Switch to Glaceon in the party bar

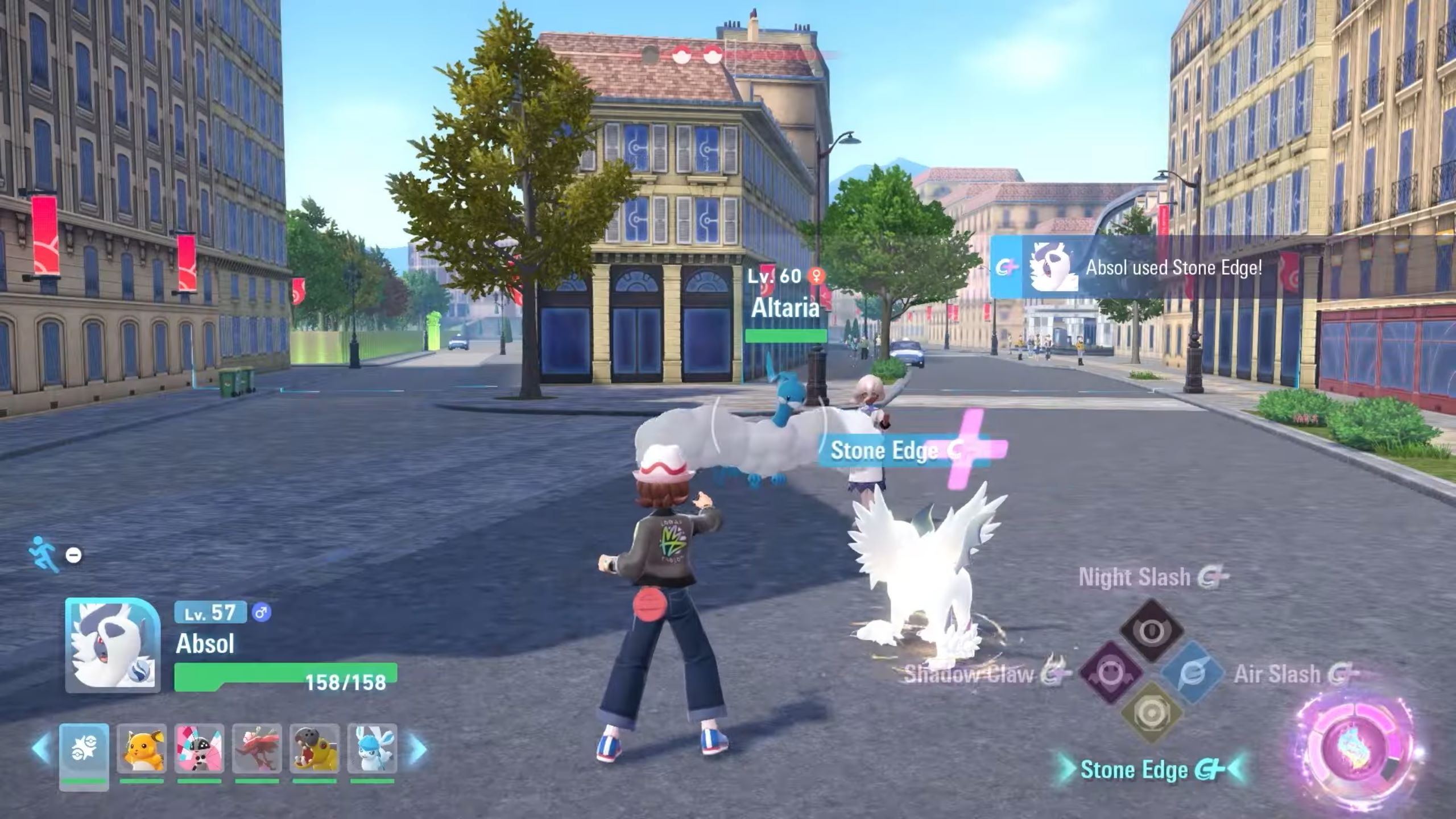pos(372,750)
